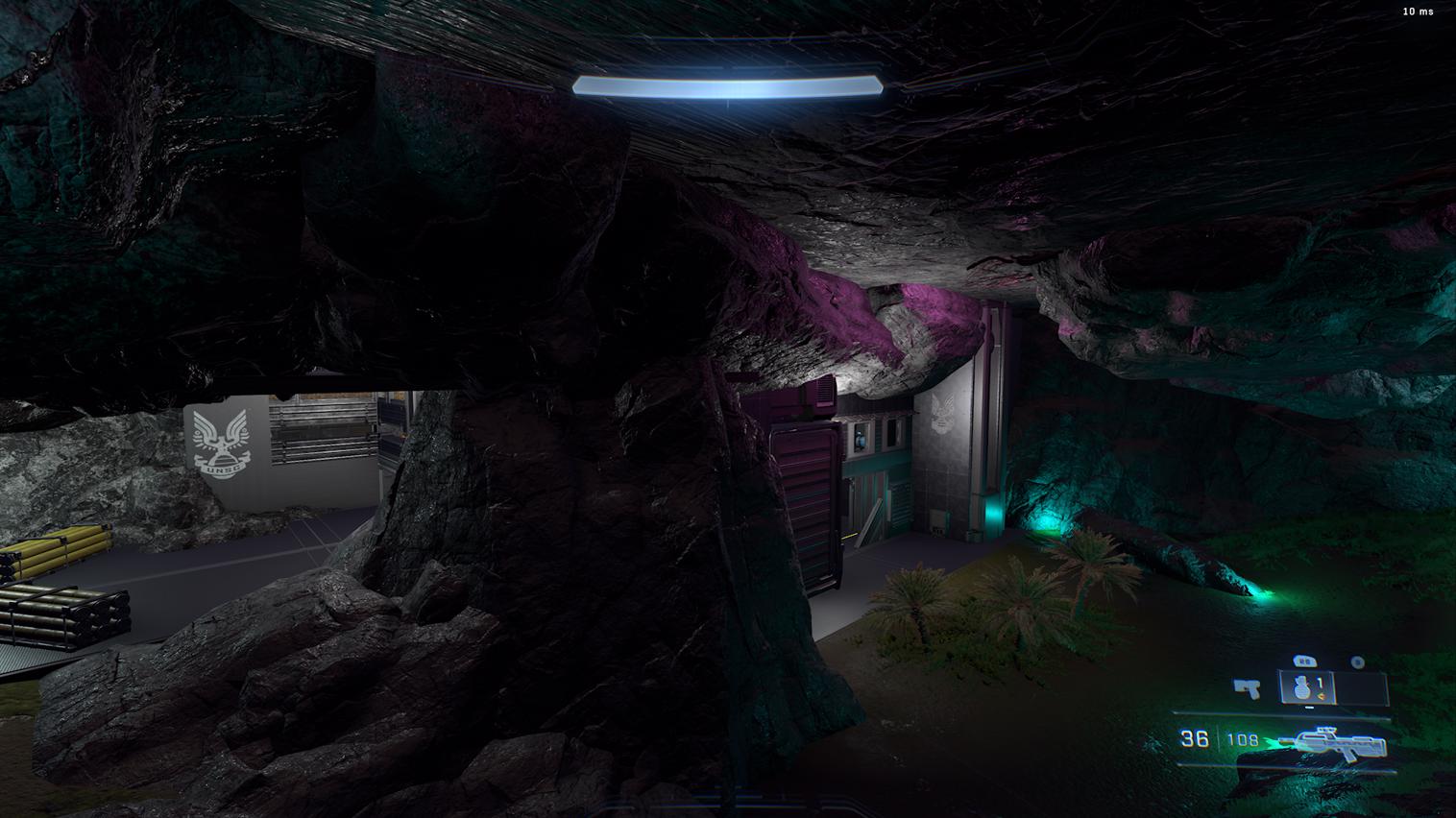Select the pistol sidearm icon in HUD
This screenshot has width=1456, height=818.
click(1246, 687)
